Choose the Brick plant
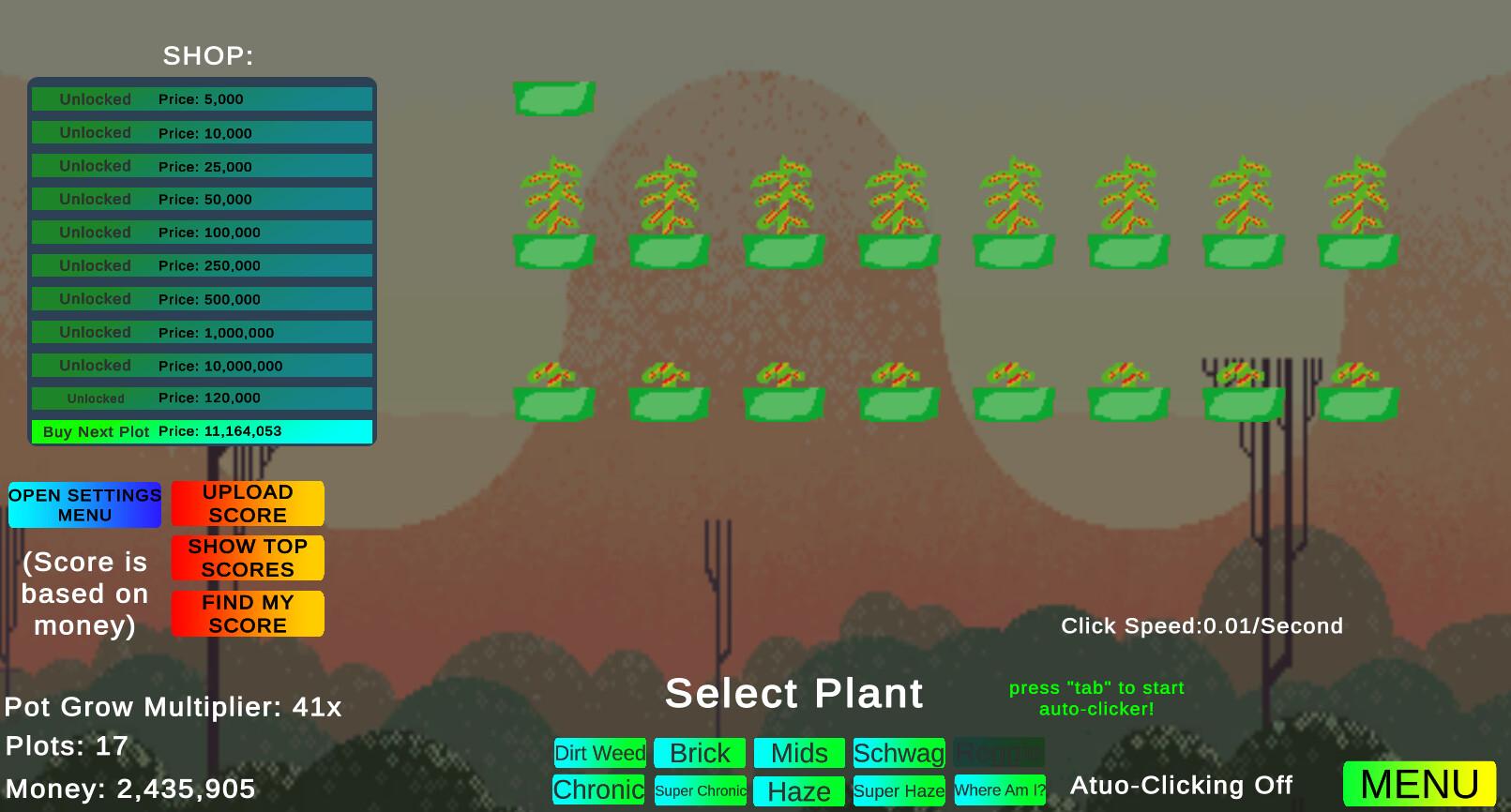 [700, 753]
